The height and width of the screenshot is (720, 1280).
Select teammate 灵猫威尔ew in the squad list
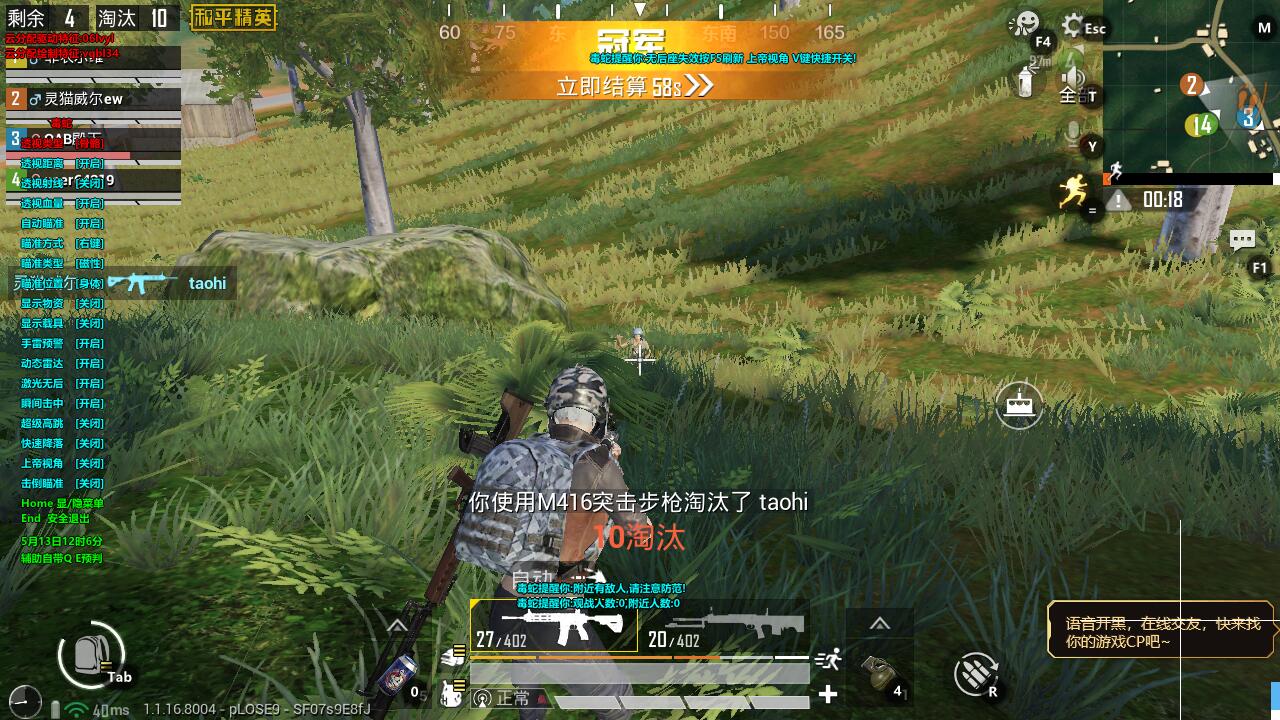pyautogui.click(x=93, y=99)
